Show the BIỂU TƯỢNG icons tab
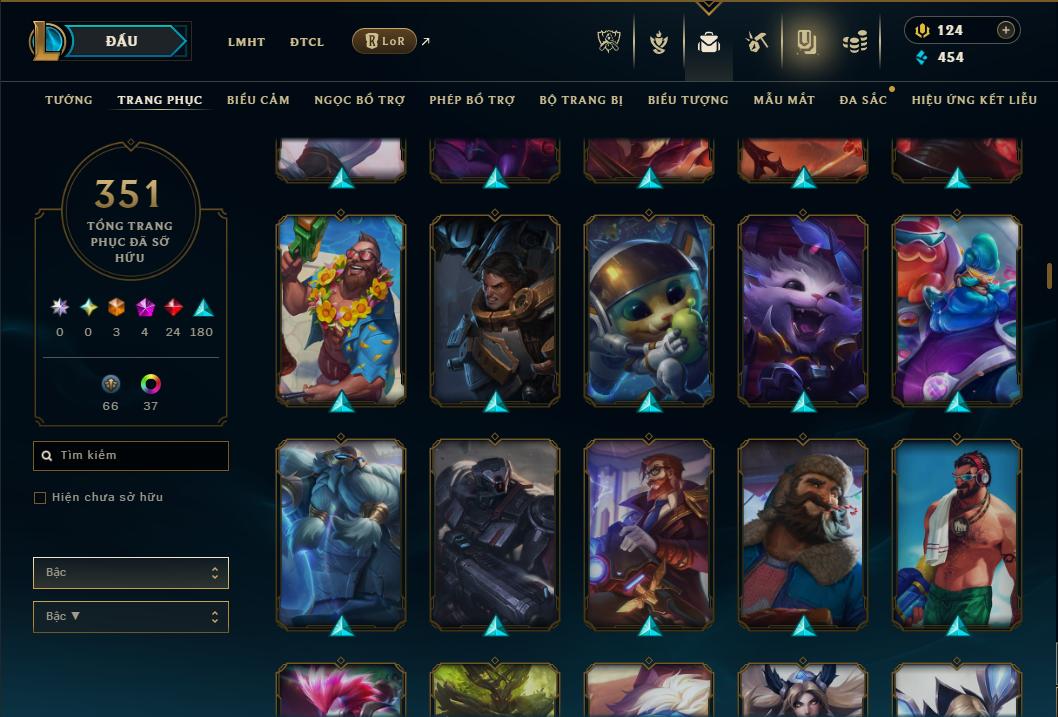 pos(688,100)
